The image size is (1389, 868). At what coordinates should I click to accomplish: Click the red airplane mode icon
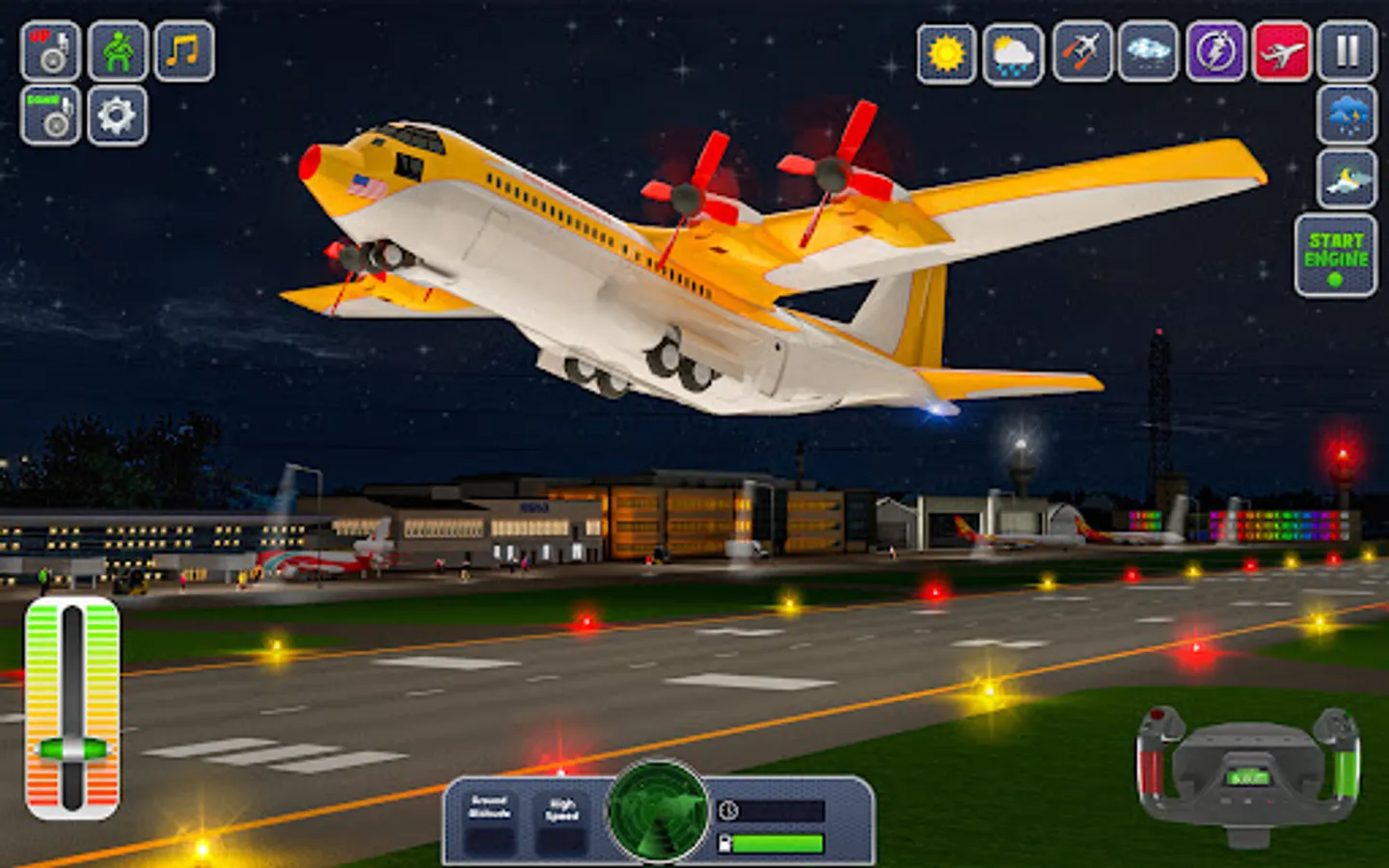point(1278,53)
